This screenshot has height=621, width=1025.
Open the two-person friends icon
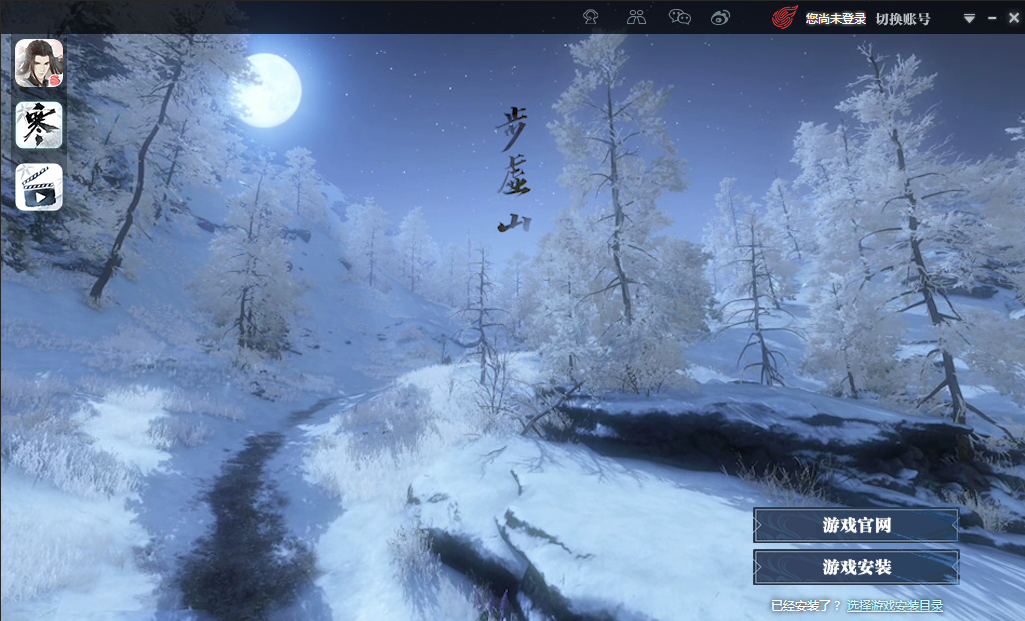[x=636, y=17]
